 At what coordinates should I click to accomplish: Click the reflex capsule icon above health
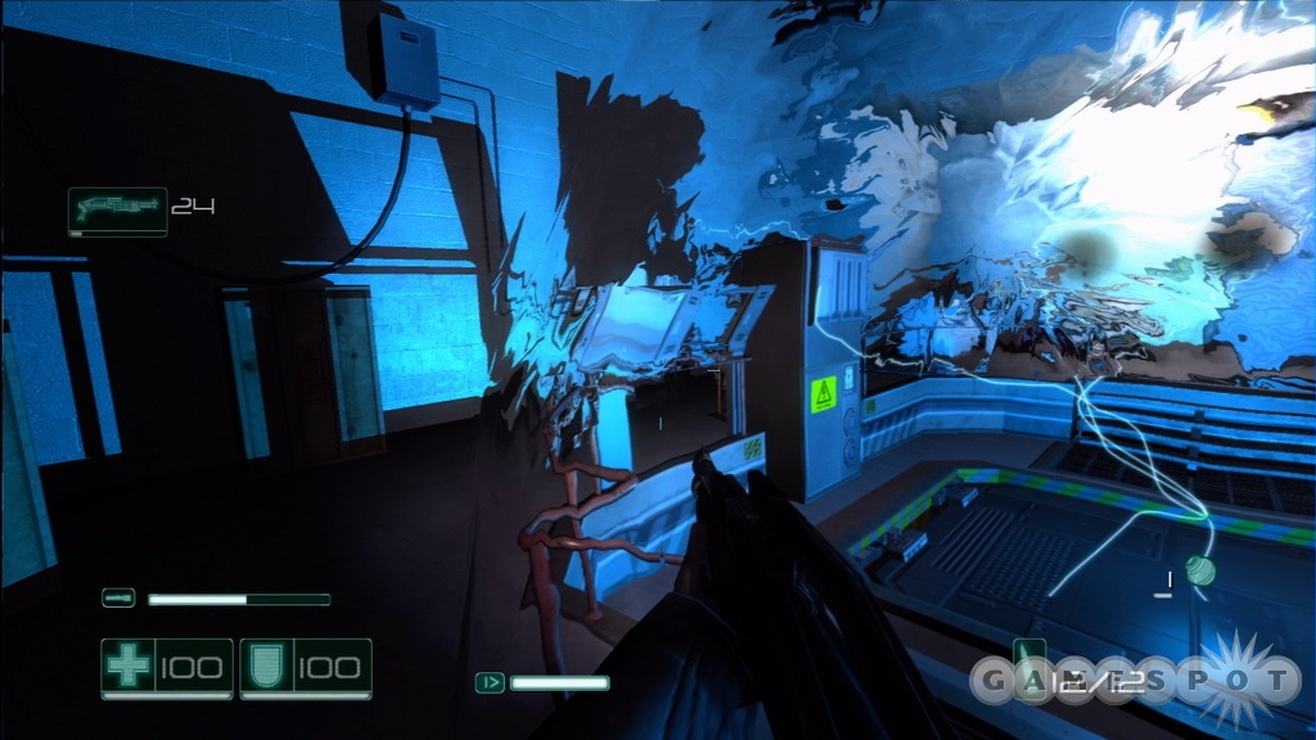coord(120,598)
